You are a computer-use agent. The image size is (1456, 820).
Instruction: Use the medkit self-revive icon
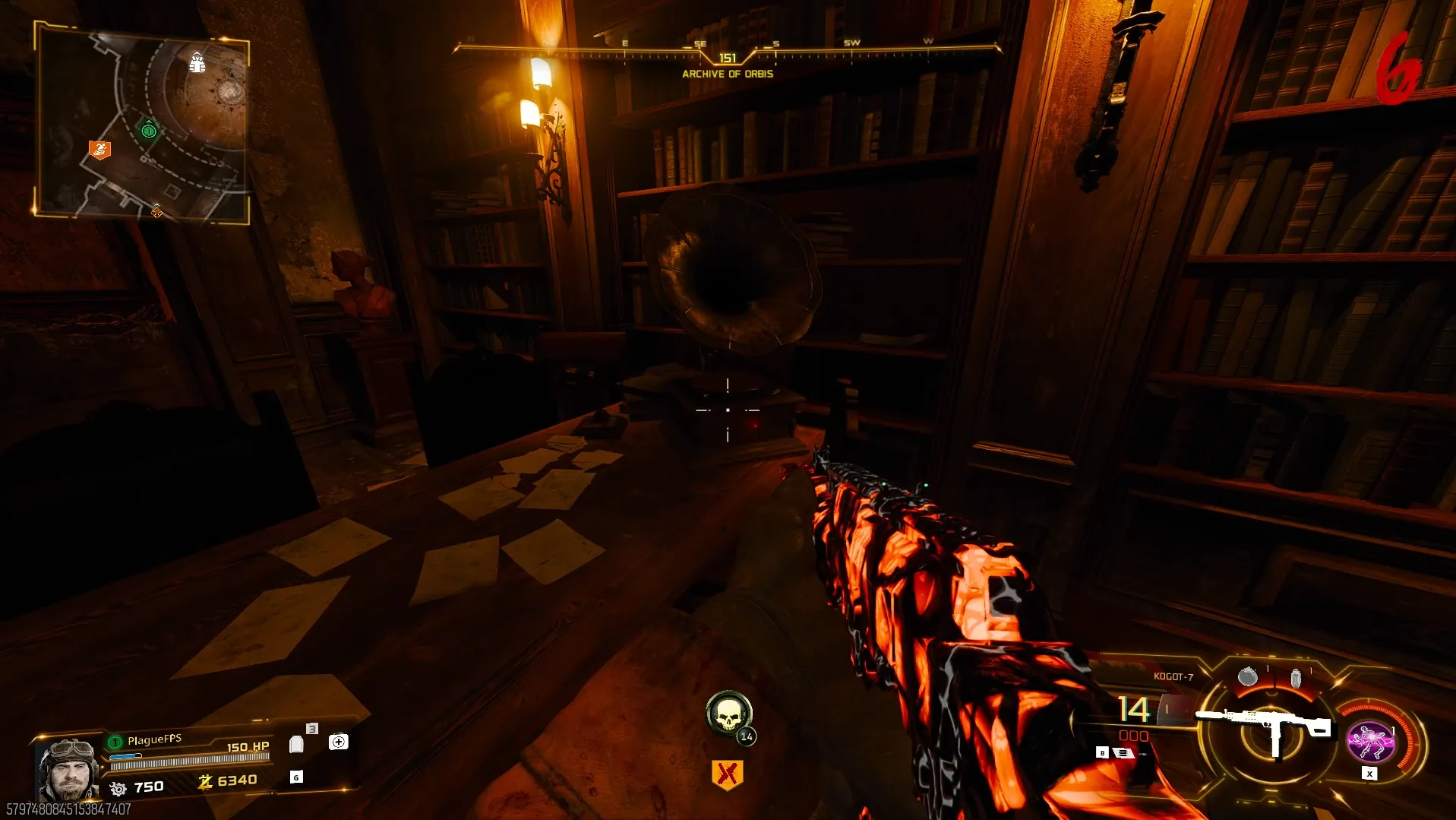(x=339, y=742)
